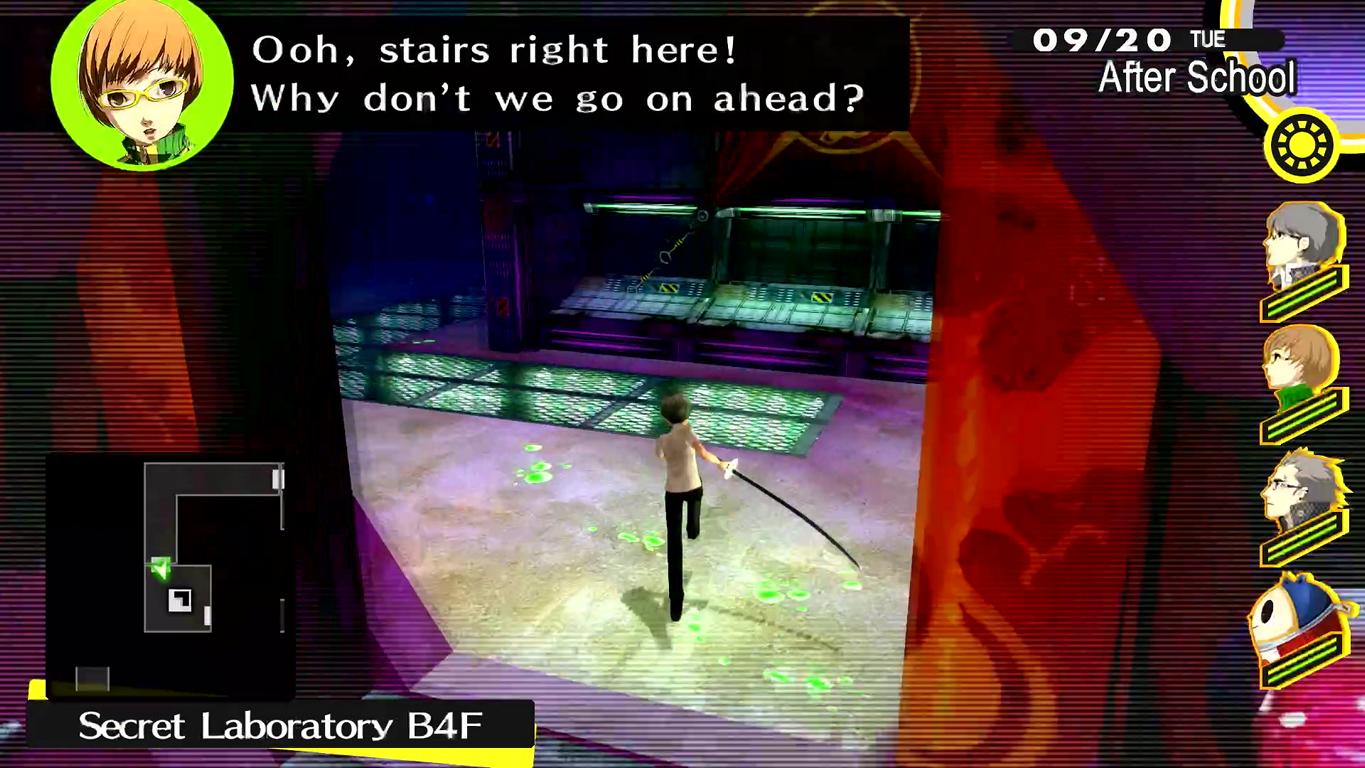This screenshot has height=768, width=1365.
Task: Open the dungeon minimap
Action: tap(170, 573)
